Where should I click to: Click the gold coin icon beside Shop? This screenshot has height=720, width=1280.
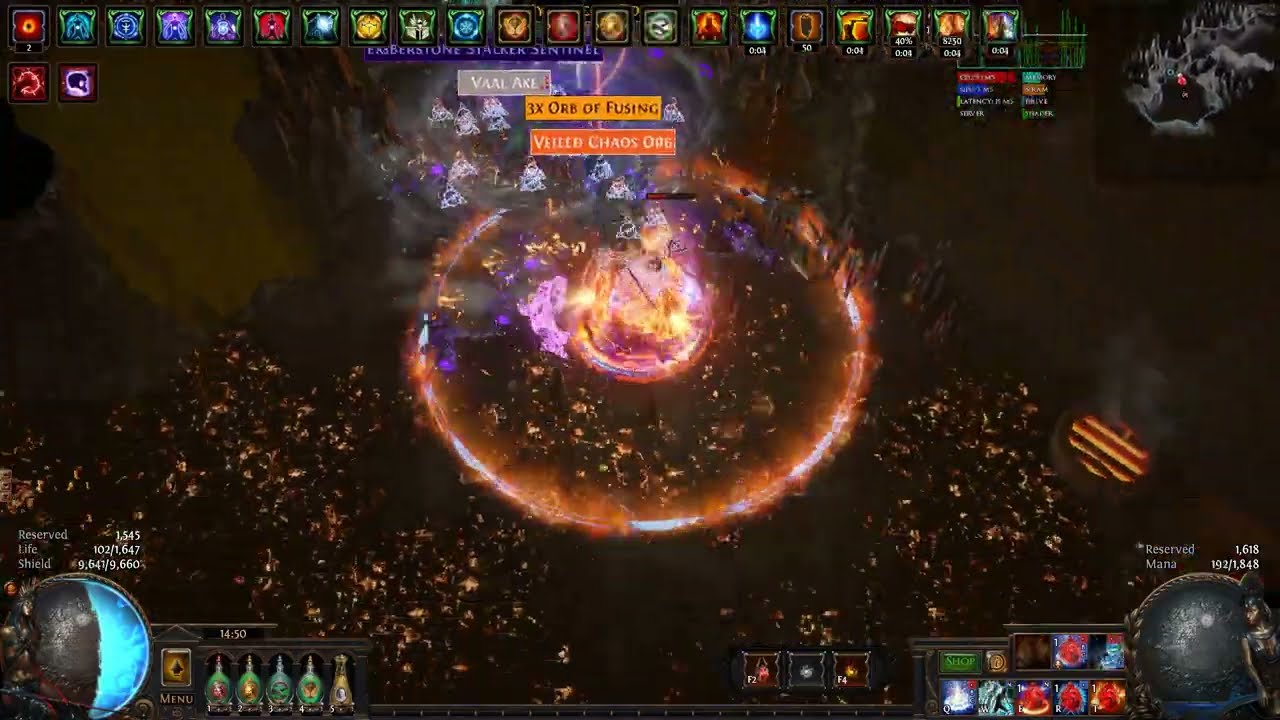point(996,661)
